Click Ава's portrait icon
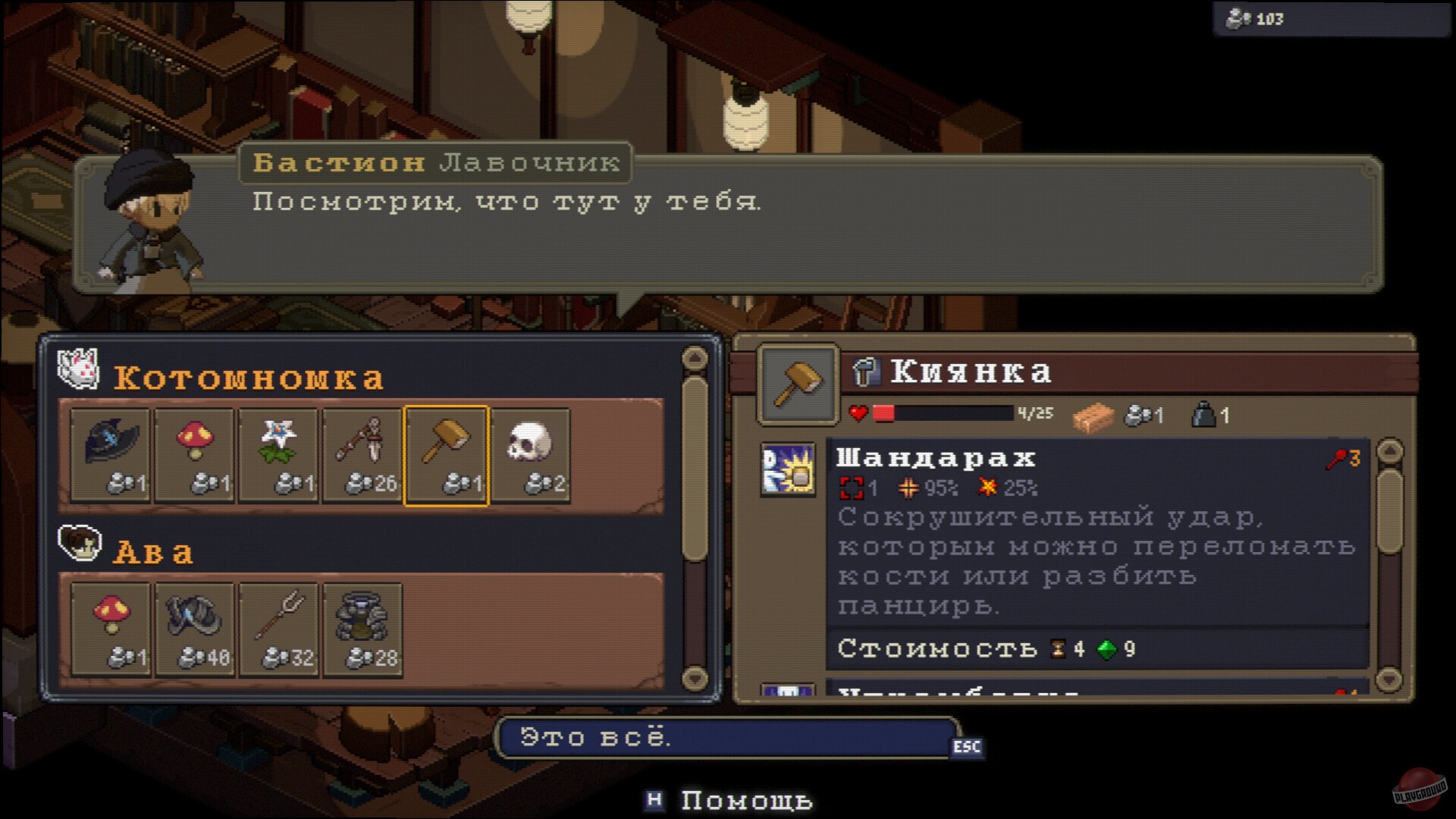Screen dimensions: 1456x819 click(78, 544)
